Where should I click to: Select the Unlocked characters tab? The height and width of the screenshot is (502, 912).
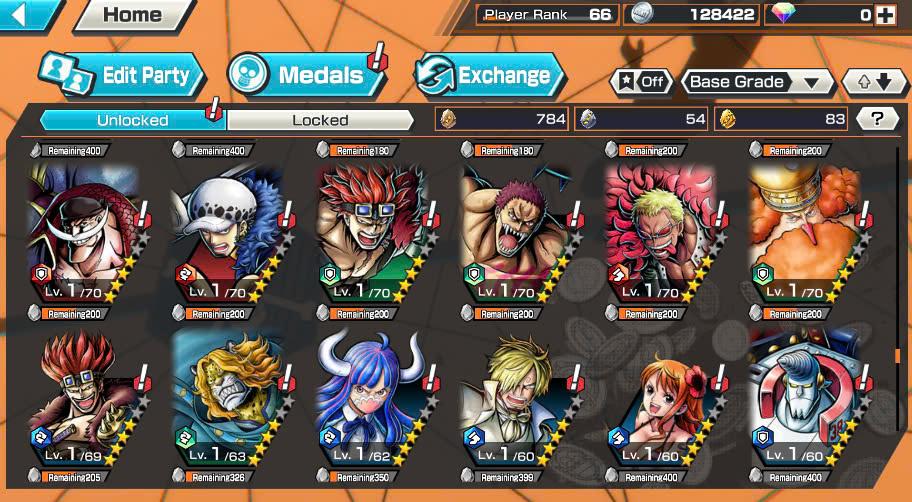point(132,120)
